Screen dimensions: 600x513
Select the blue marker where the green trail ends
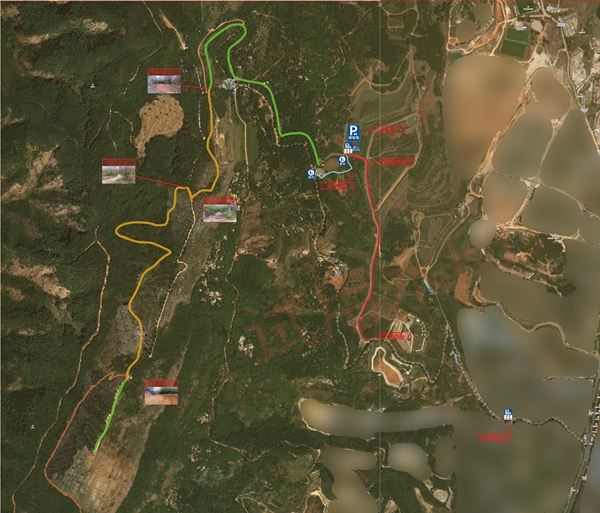(311, 172)
